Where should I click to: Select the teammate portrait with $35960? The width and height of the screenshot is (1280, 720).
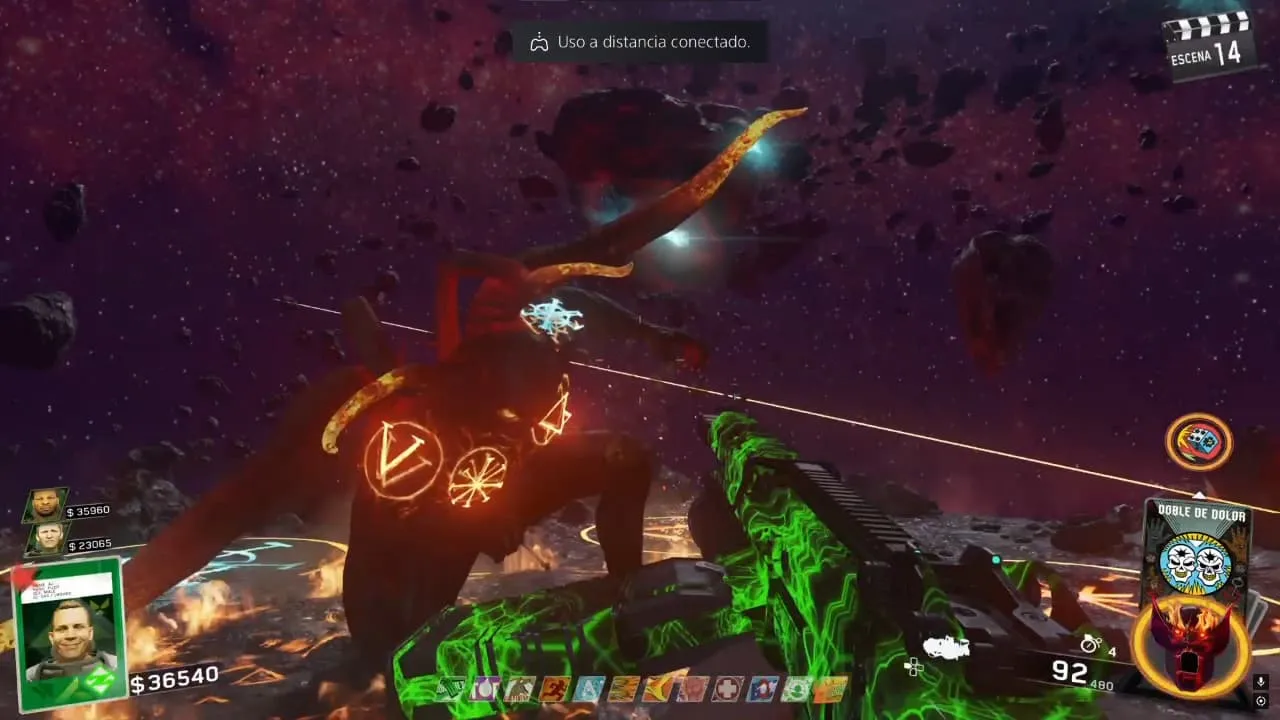point(45,506)
